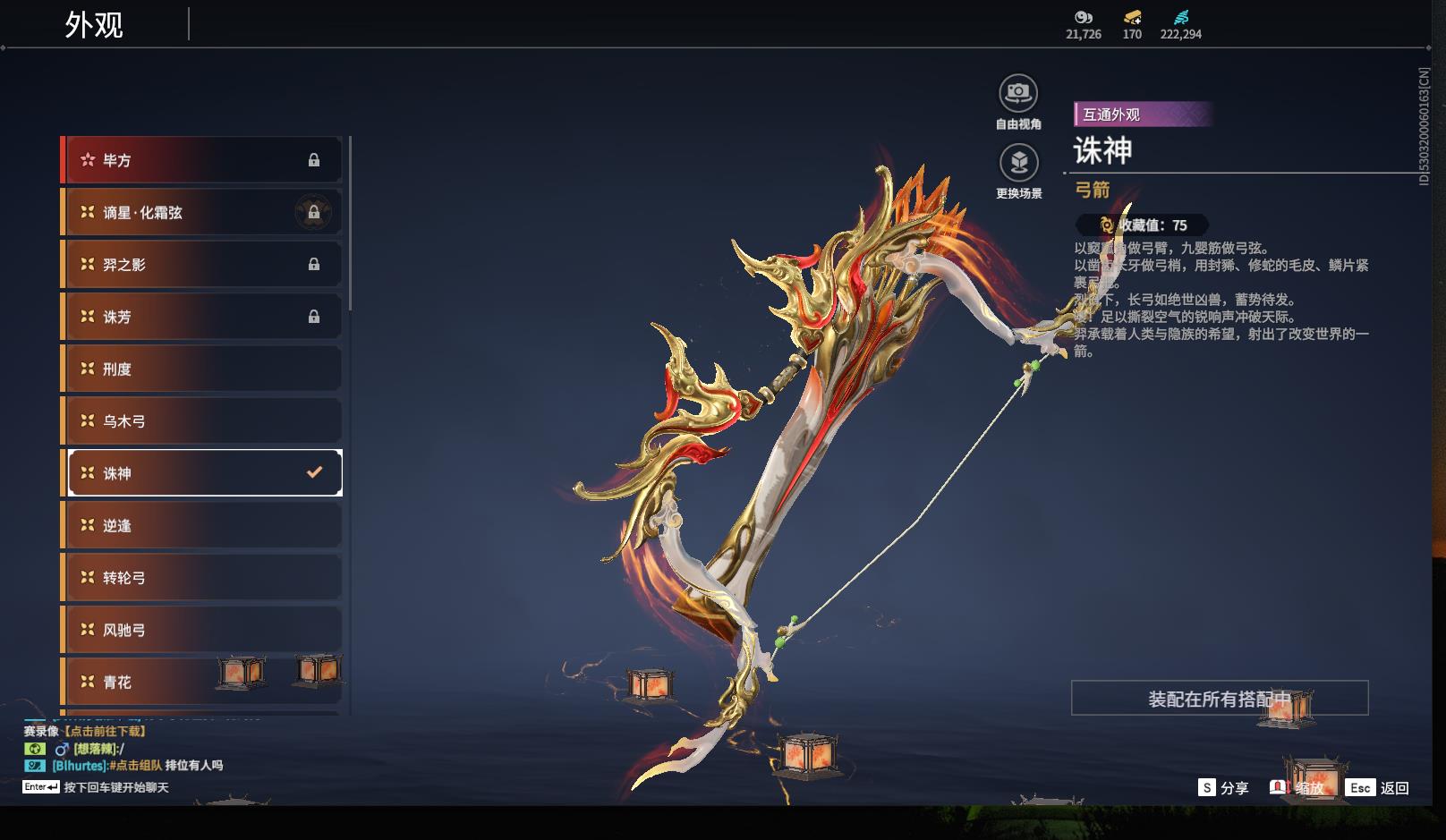This screenshot has width=1446, height=840.
Task: Go back with the 返回 button
Action: (x=1379, y=788)
